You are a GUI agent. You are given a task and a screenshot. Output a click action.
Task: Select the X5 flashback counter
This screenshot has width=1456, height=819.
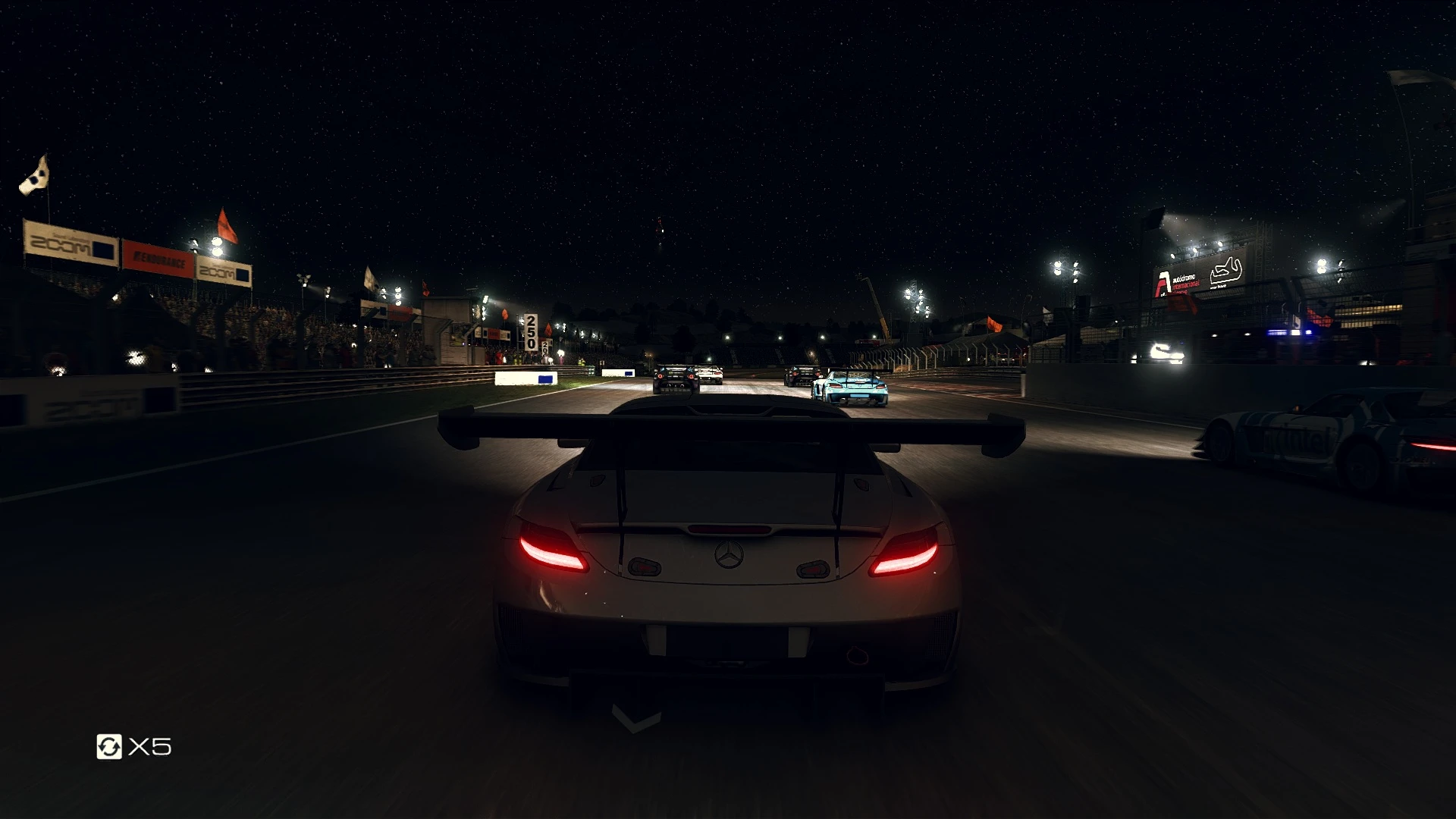150,745
